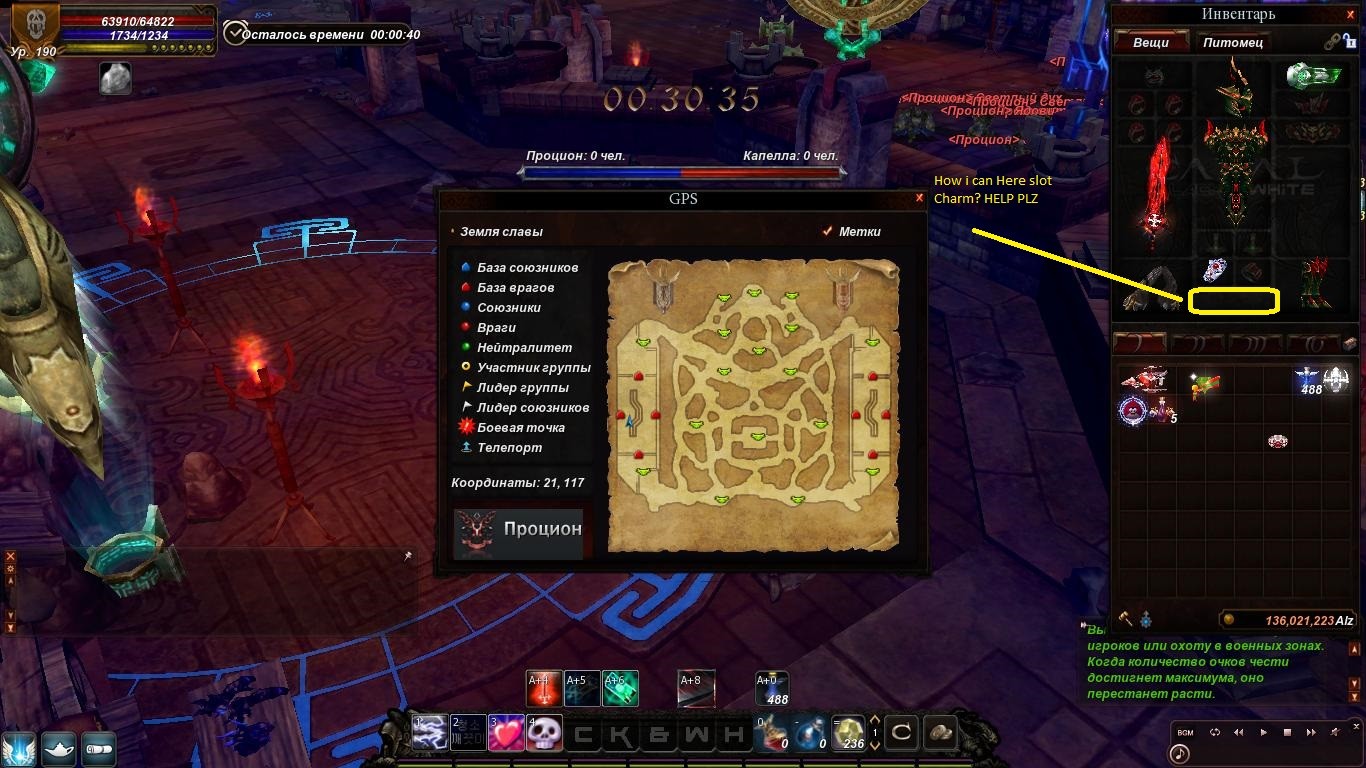Screen dimensions: 1366x768
Task: Open the Питомец tab
Action: [1232, 42]
